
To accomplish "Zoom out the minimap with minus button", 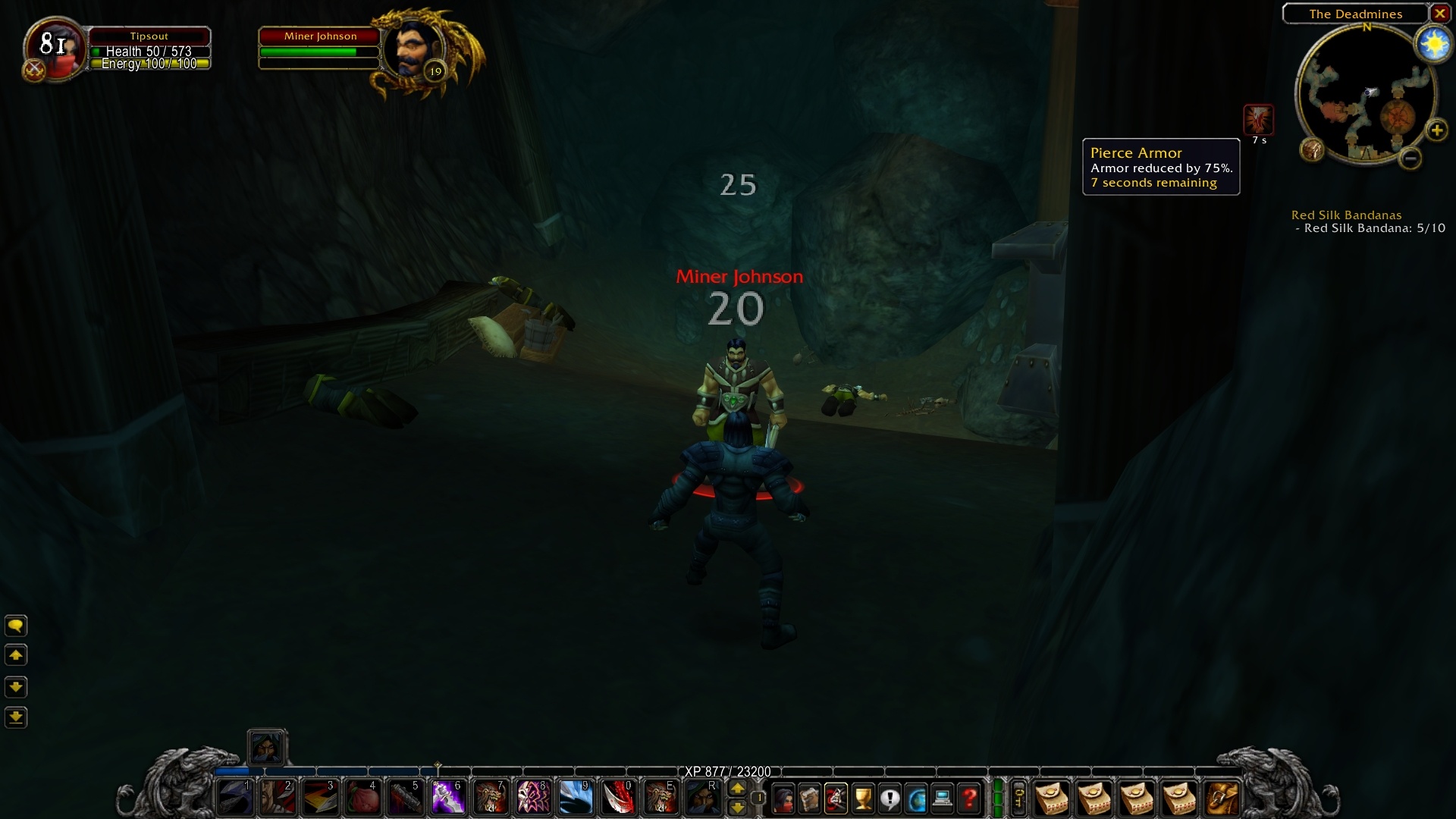I will coord(1411,159).
